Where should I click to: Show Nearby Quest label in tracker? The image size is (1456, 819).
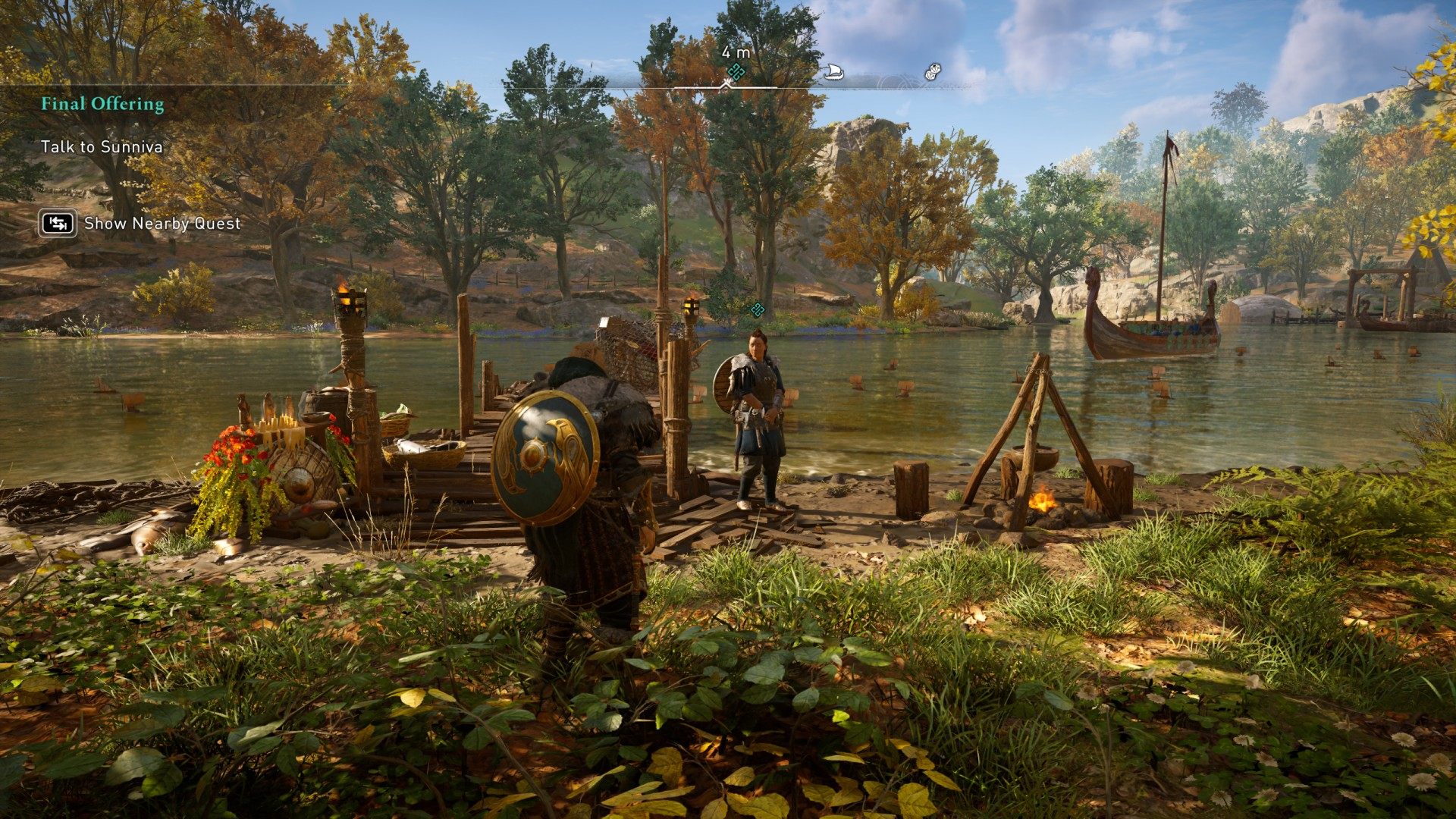tap(162, 224)
